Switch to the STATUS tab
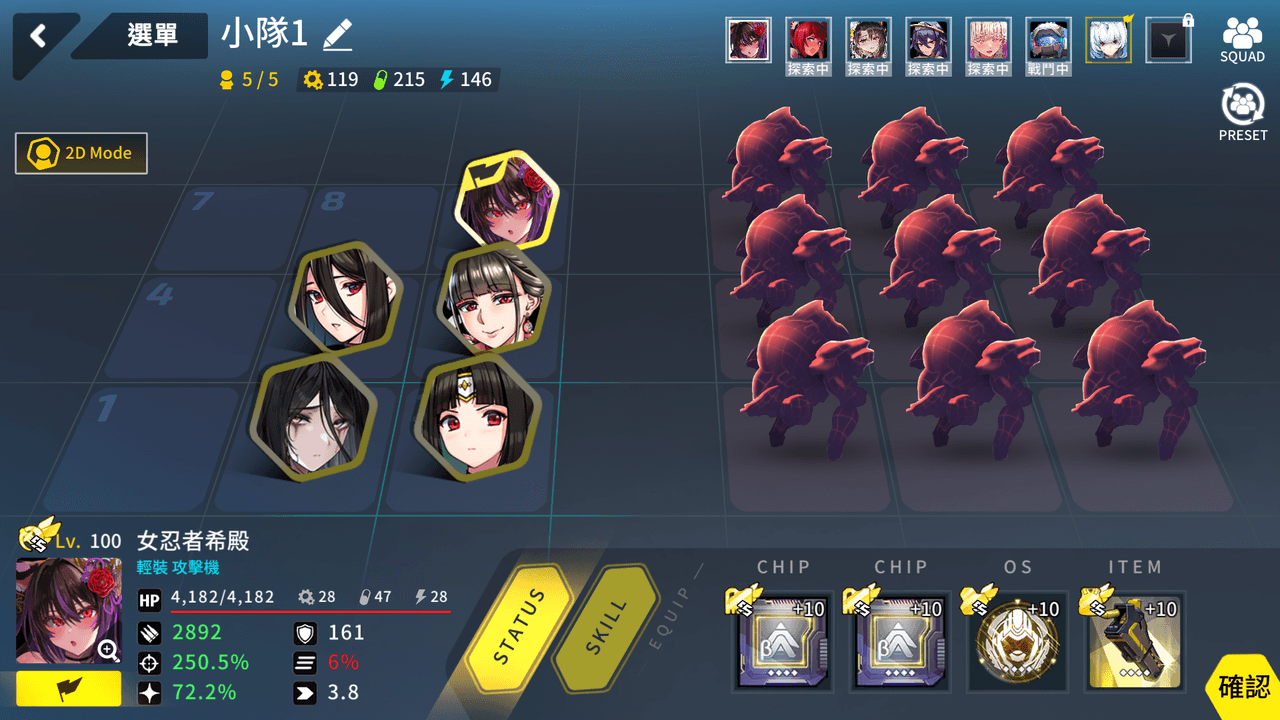Screen dimensions: 1280x720 (520, 628)
